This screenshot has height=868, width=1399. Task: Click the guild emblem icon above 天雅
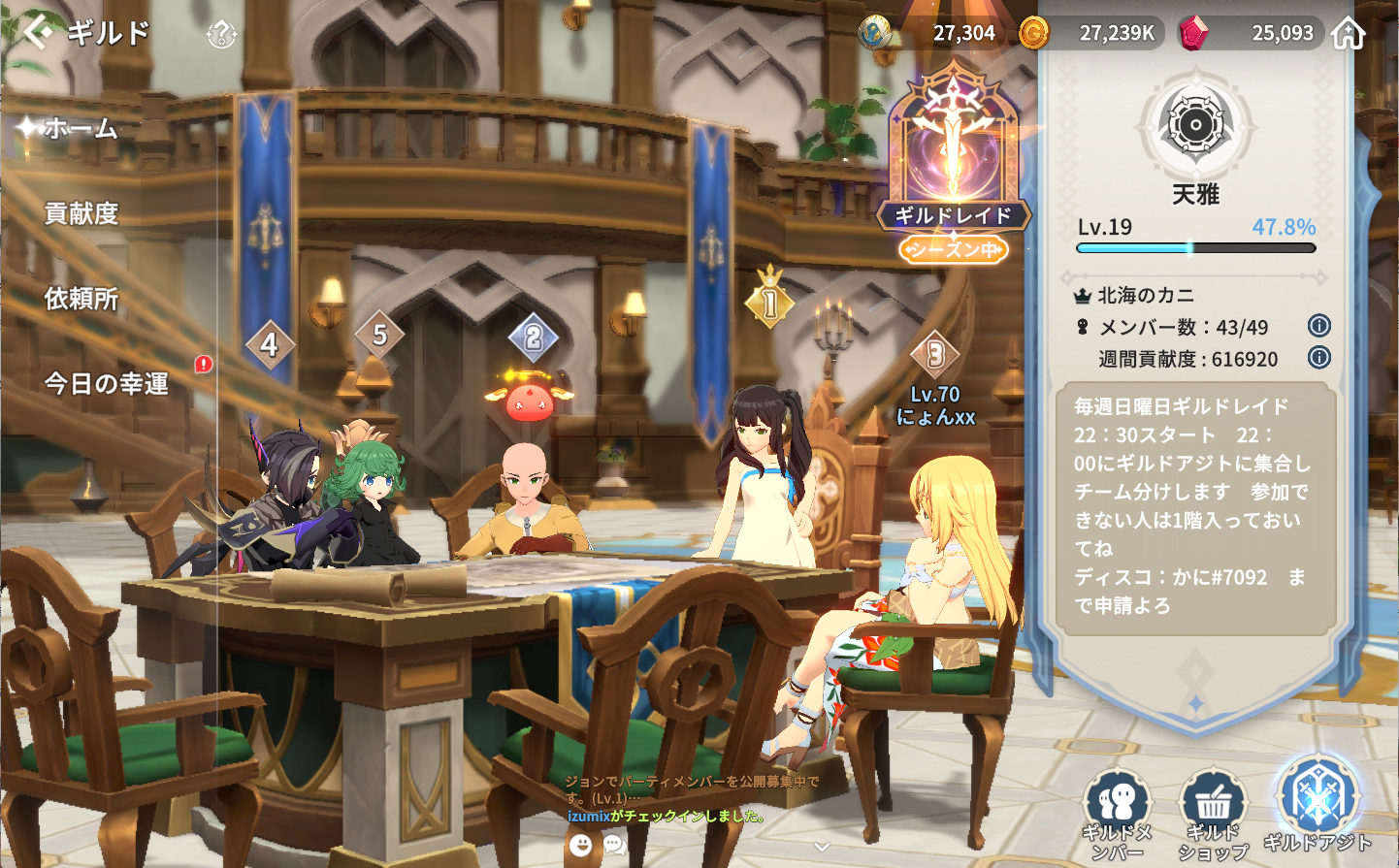click(x=1195, y=125)
